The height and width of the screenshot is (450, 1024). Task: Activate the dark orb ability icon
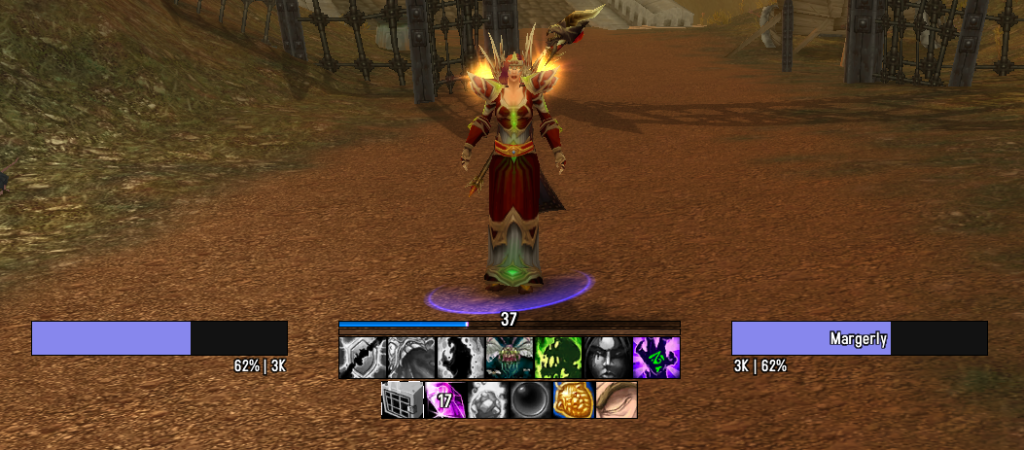(x=531, y=400)
